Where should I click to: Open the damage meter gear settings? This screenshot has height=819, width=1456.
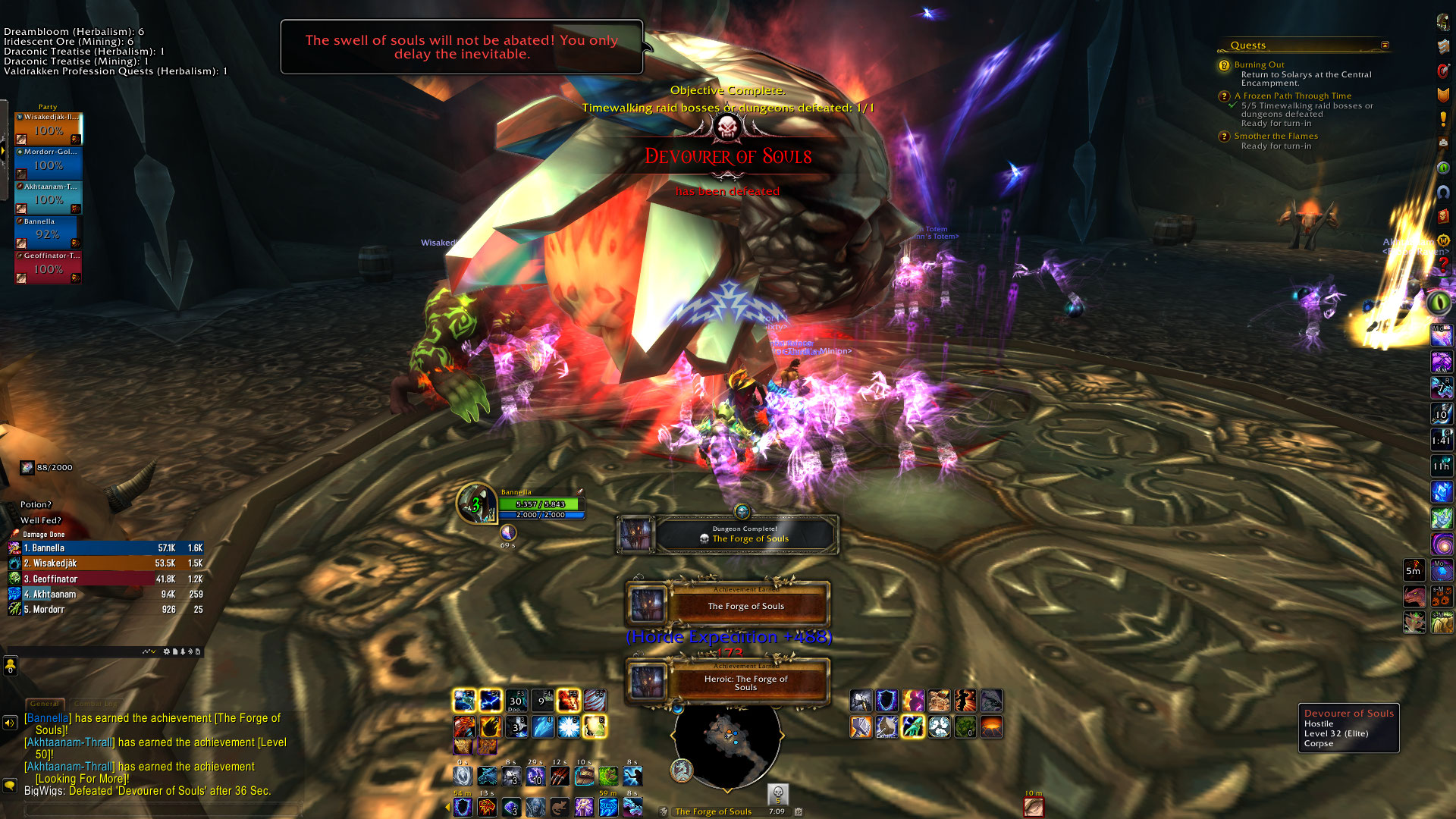coord(167,651)
